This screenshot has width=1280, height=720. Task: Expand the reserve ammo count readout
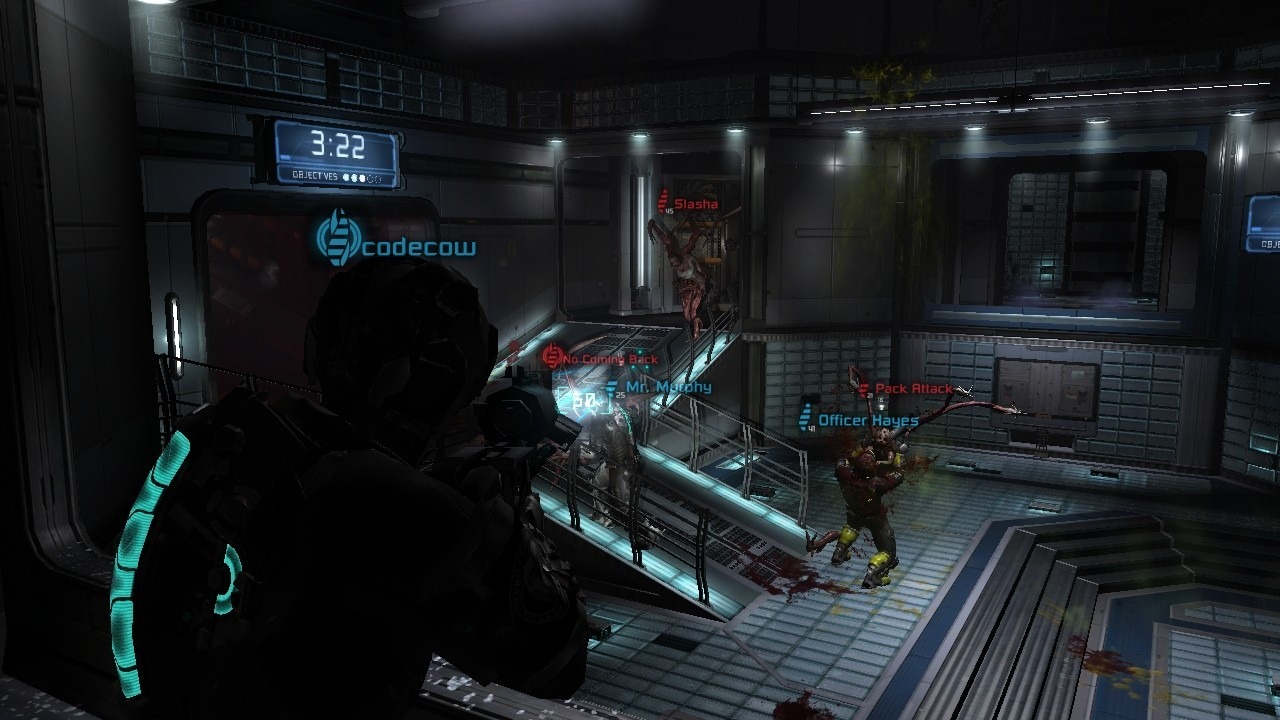click(621, 394)
